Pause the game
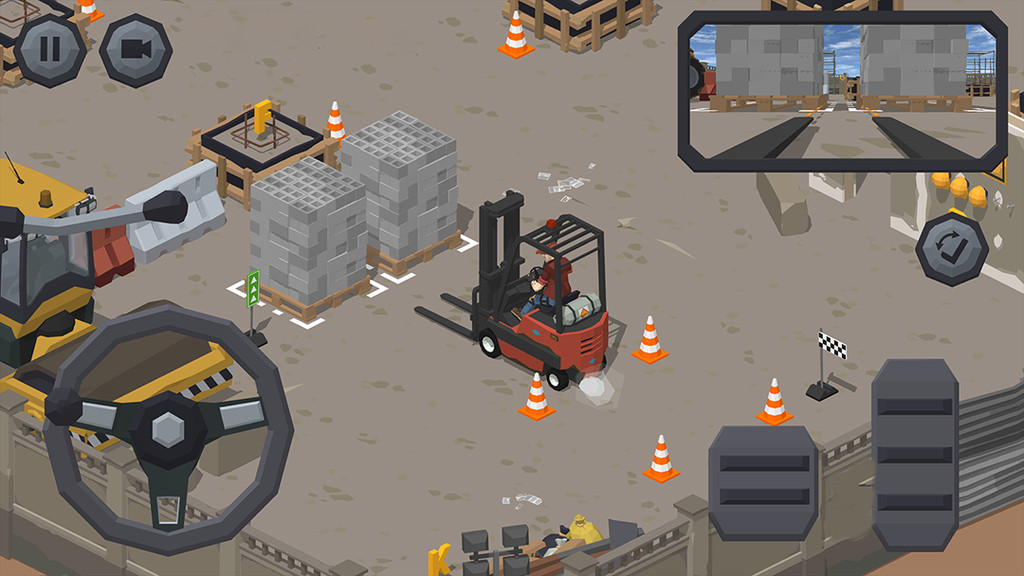 pyautogui.click(x=50, y=50)
